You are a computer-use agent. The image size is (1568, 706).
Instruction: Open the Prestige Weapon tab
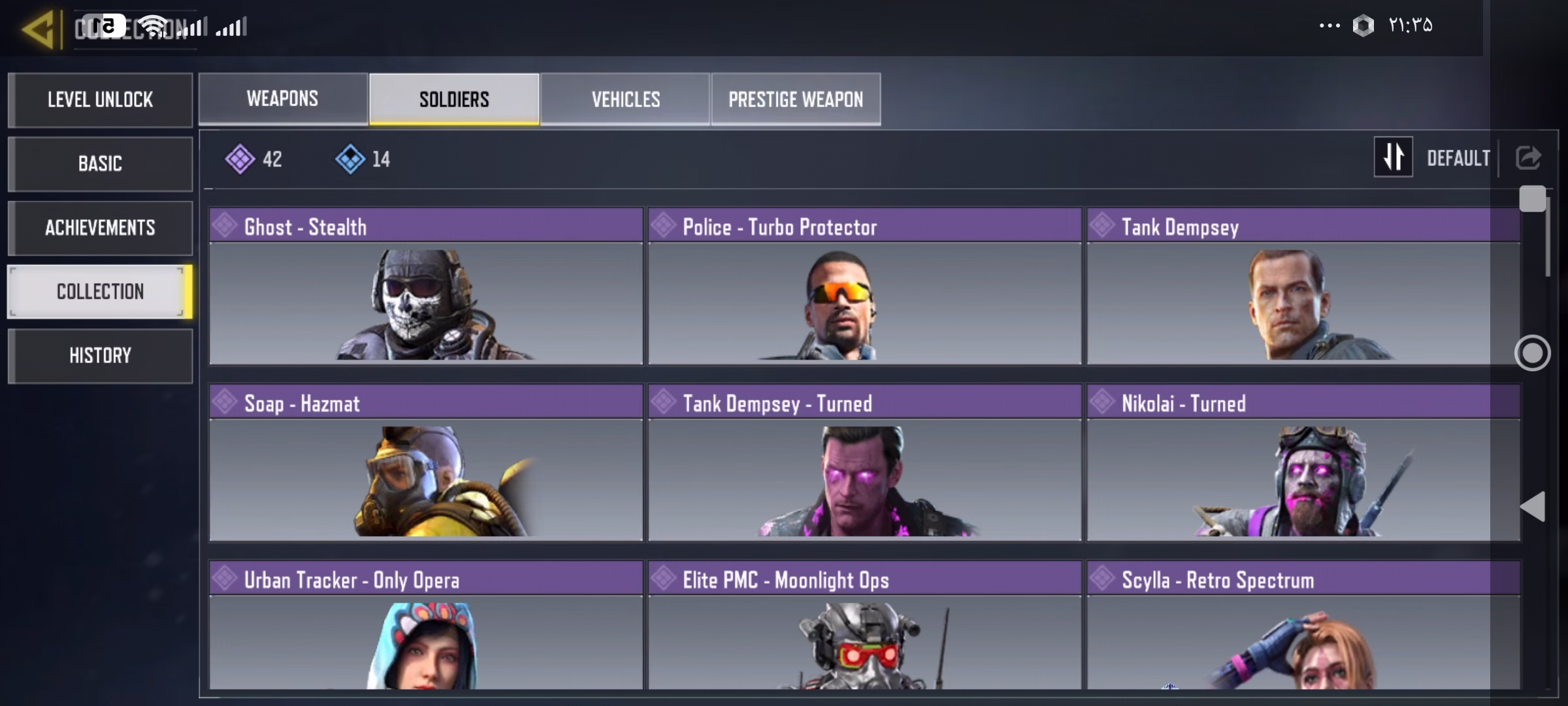pyautogui.click(x=796, y=99)
